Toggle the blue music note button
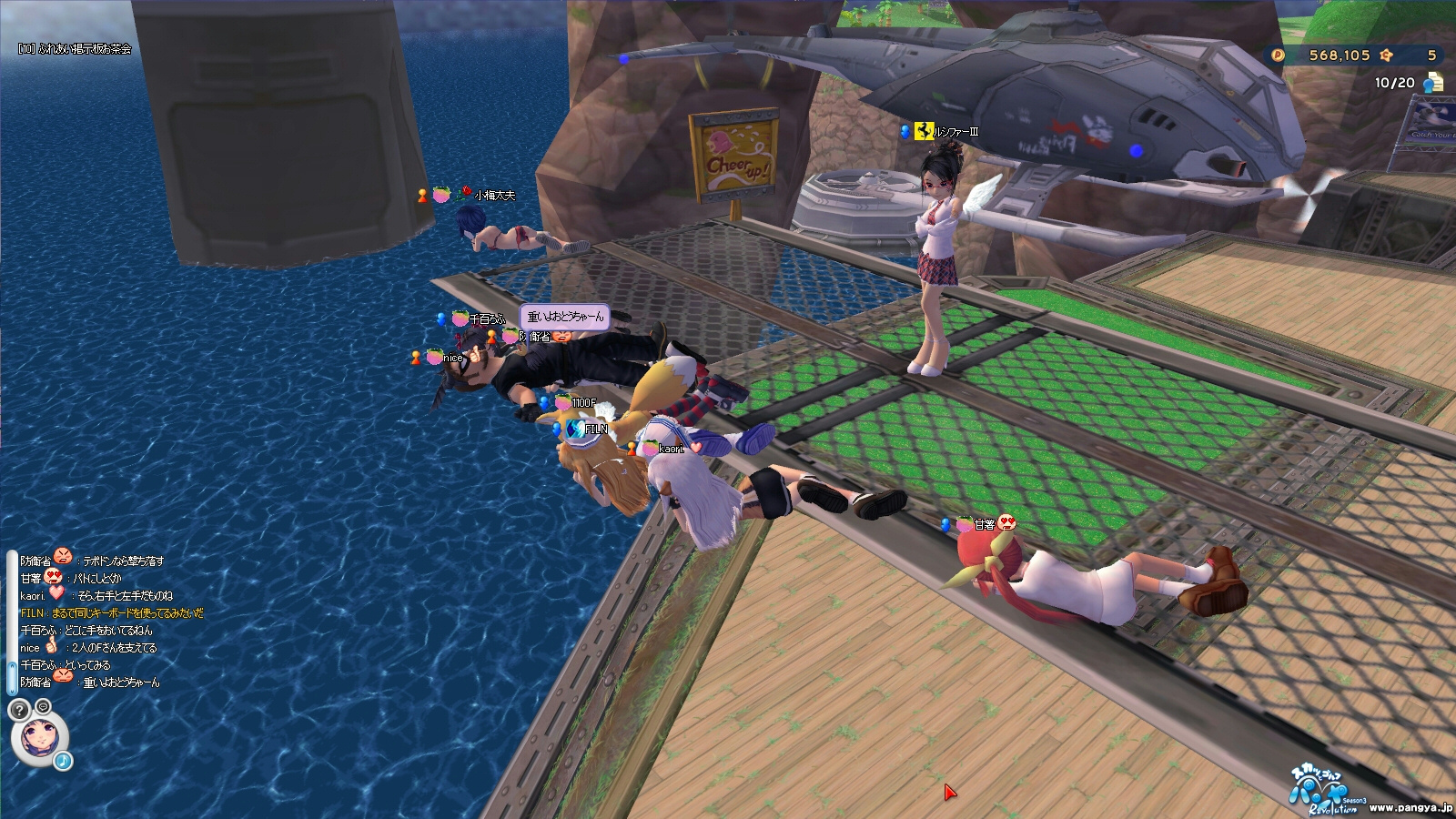The height and width of the screenshot is (819, 1456). click(x=63, y=760)
